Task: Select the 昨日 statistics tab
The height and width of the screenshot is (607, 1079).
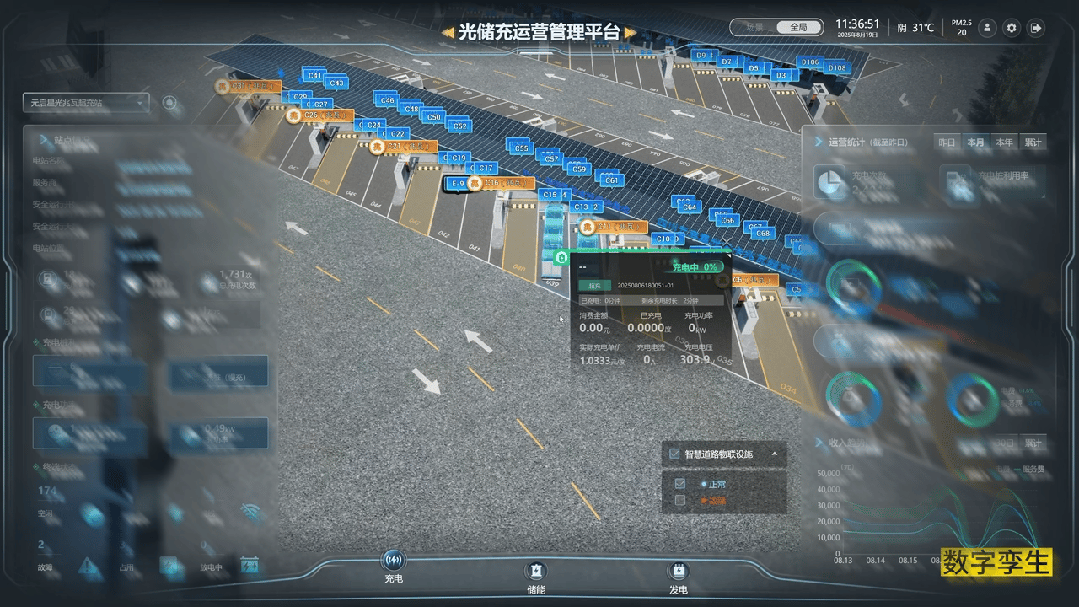Action: pos(946,142)
